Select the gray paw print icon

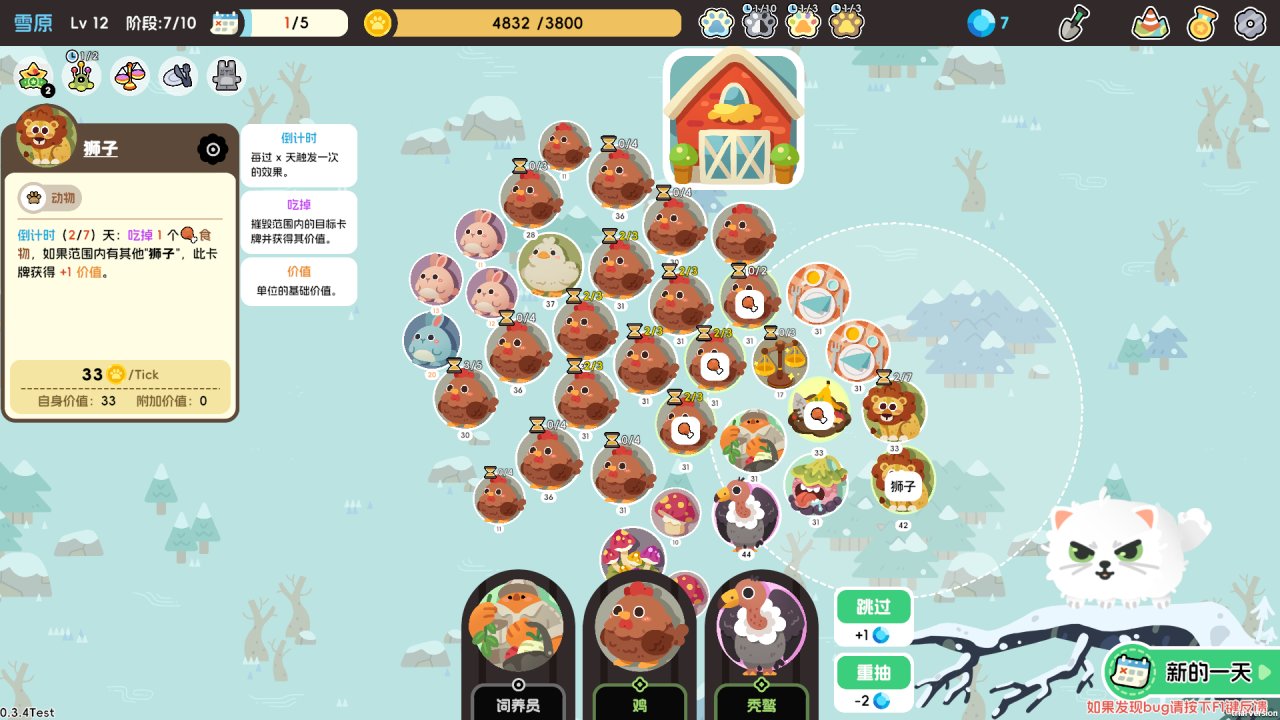(x=760, y=23)
